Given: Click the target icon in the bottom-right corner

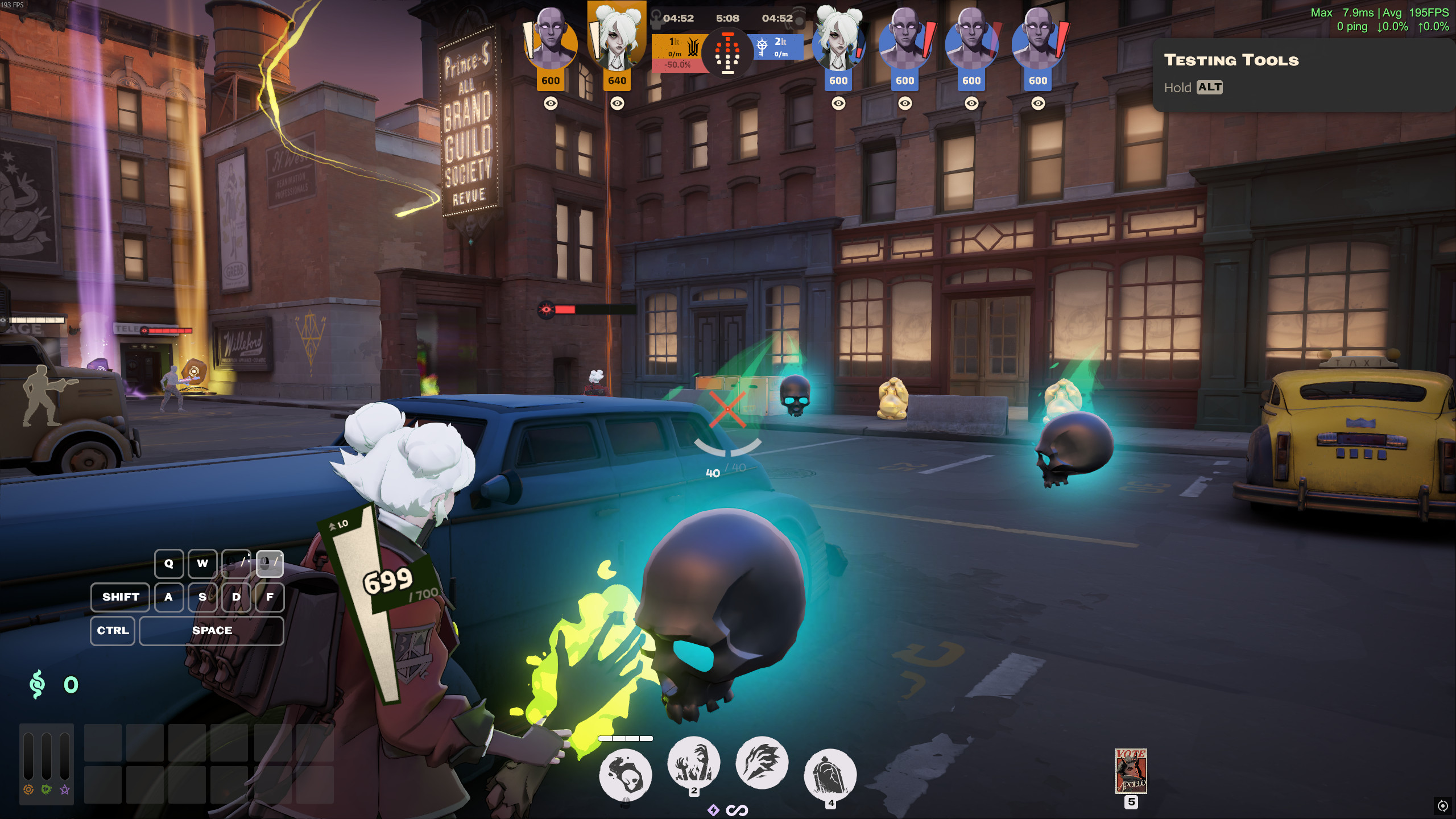Looking at the screenshot, I should tap(1442, 805).
